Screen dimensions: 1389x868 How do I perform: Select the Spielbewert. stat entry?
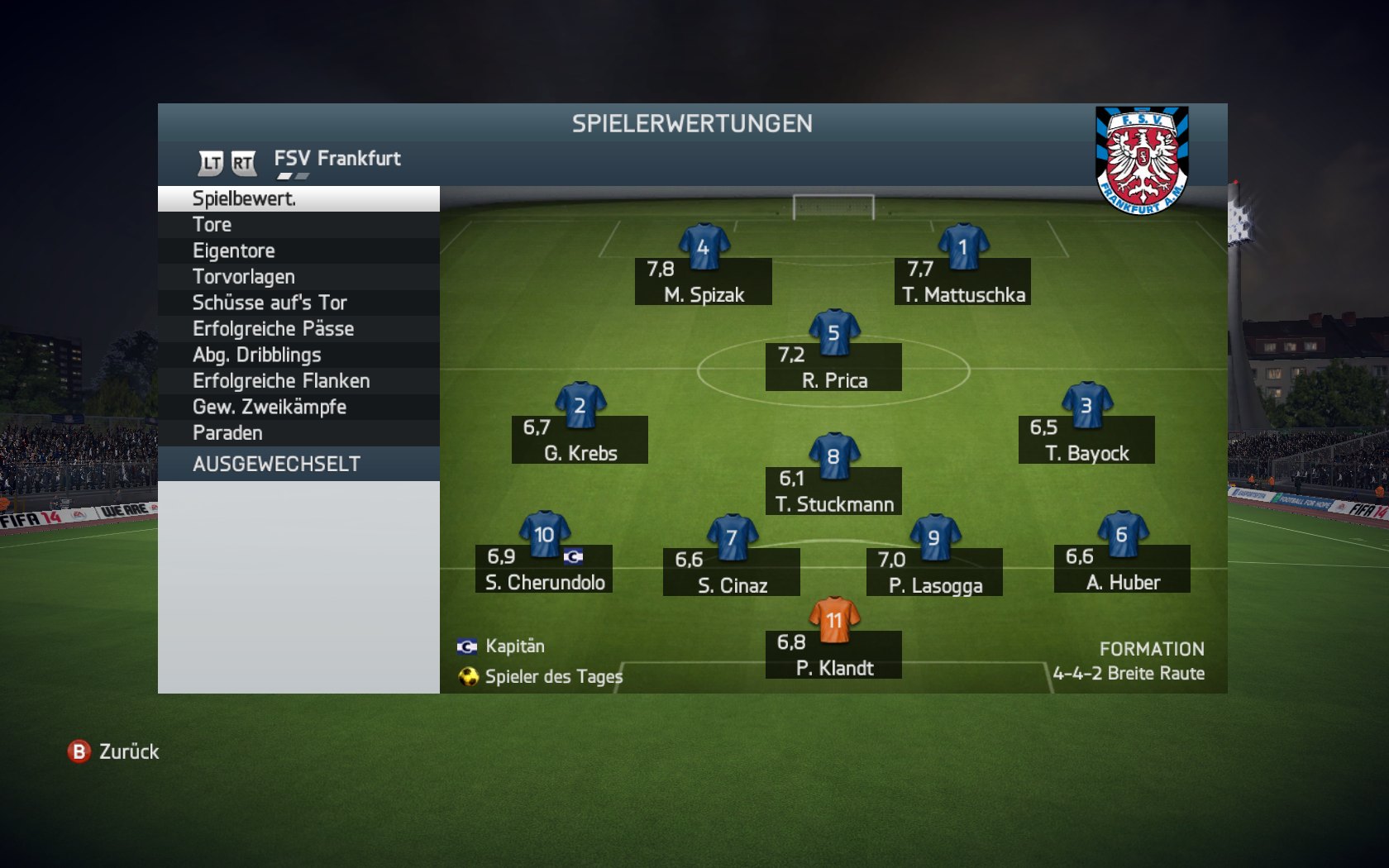[x=298, y=199]
